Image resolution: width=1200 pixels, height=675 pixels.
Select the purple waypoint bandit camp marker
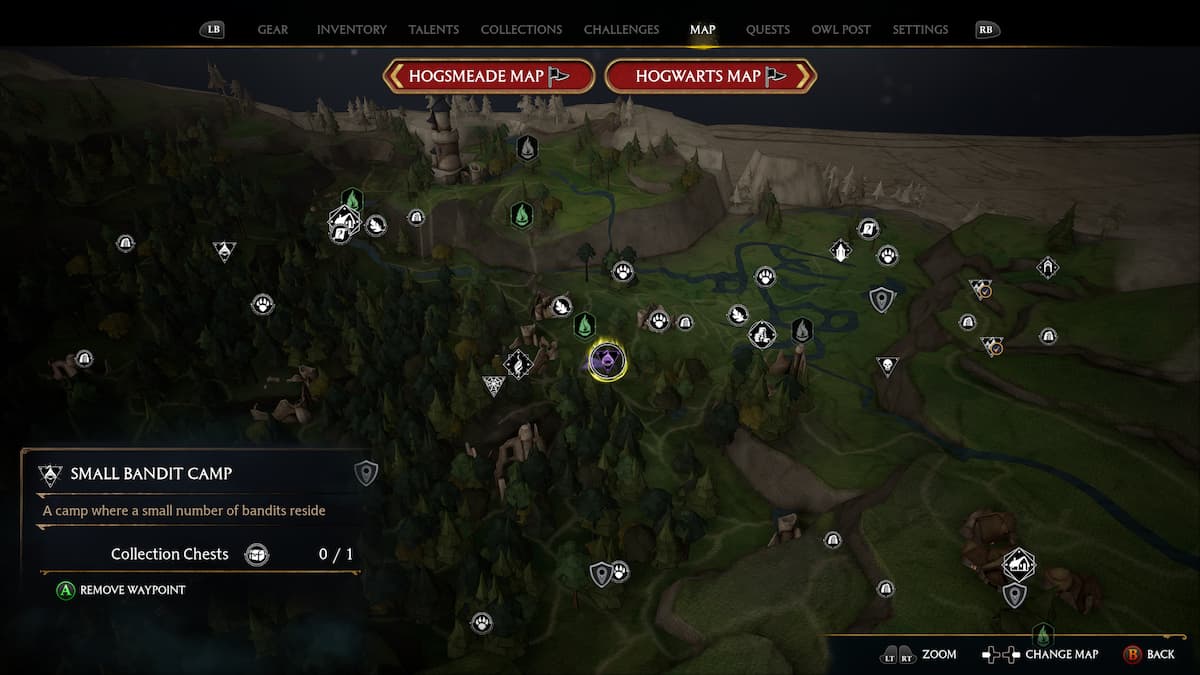pyautogui.click(x=607, y=360)
